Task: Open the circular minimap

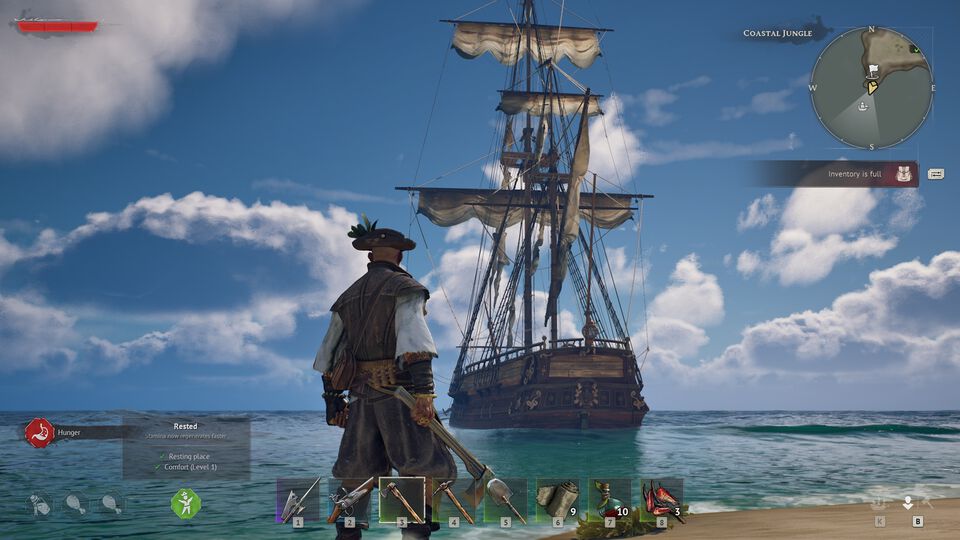Action: point(871,88)
